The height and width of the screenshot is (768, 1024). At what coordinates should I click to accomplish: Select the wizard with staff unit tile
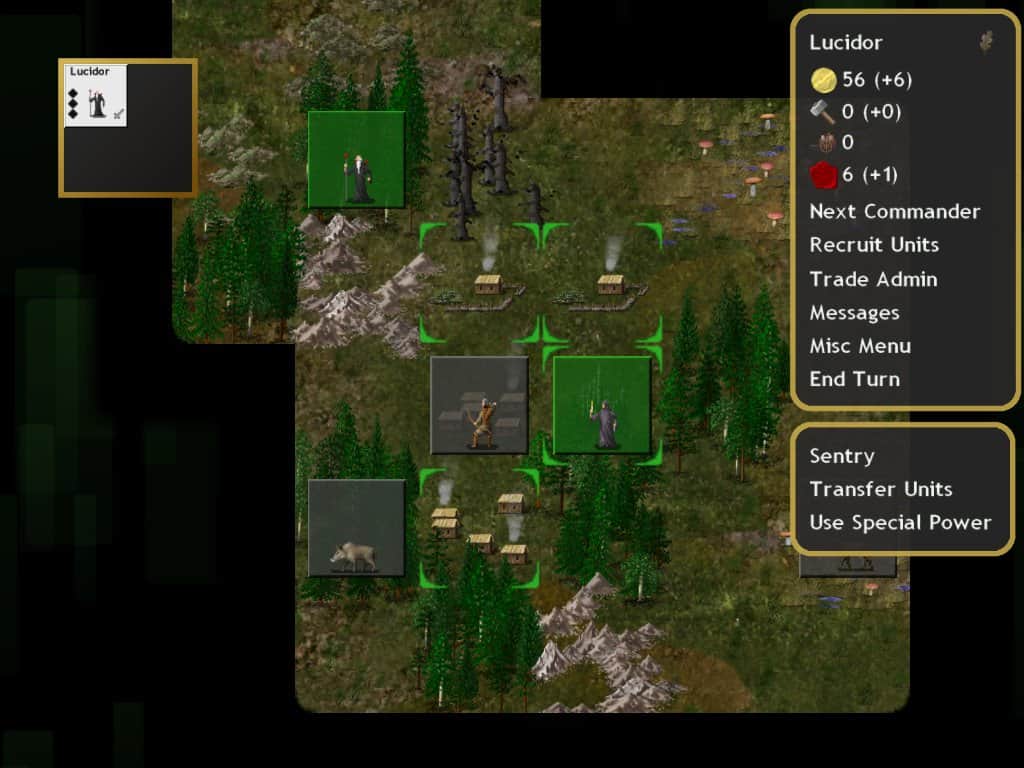click(357, 160)
